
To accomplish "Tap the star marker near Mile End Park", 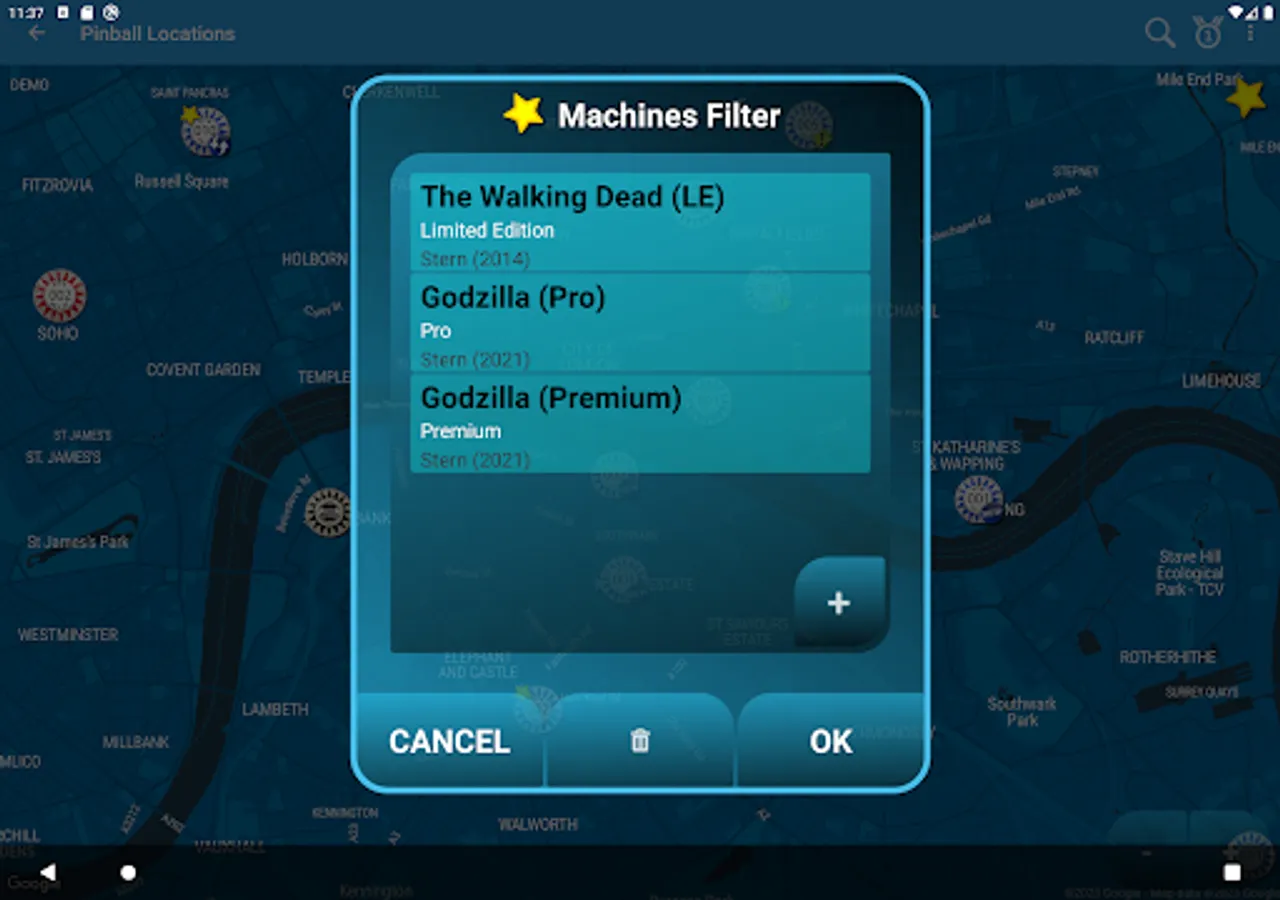I will coord(1246,98).
